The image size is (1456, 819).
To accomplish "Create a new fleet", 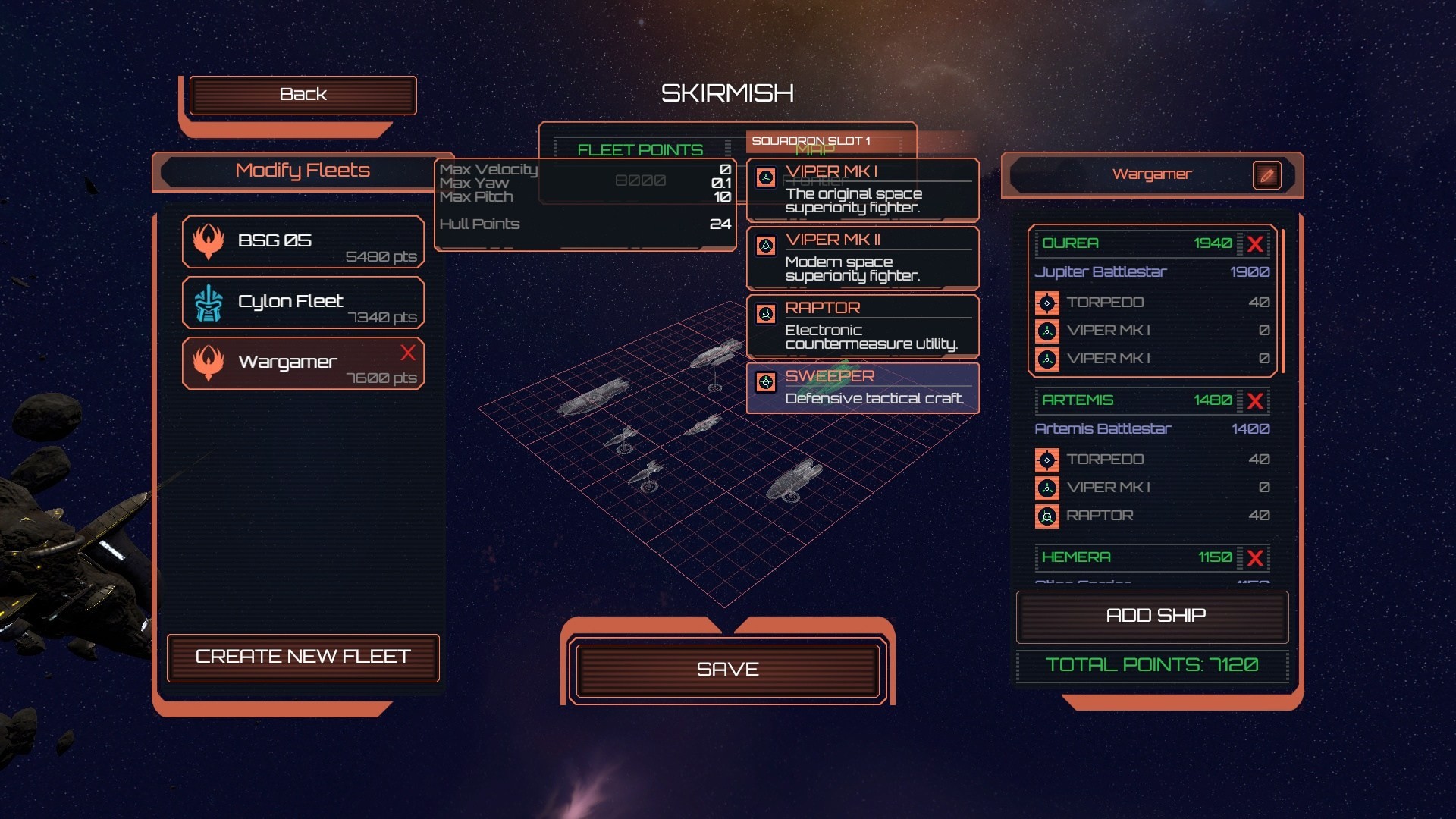I will coord(303,657).
